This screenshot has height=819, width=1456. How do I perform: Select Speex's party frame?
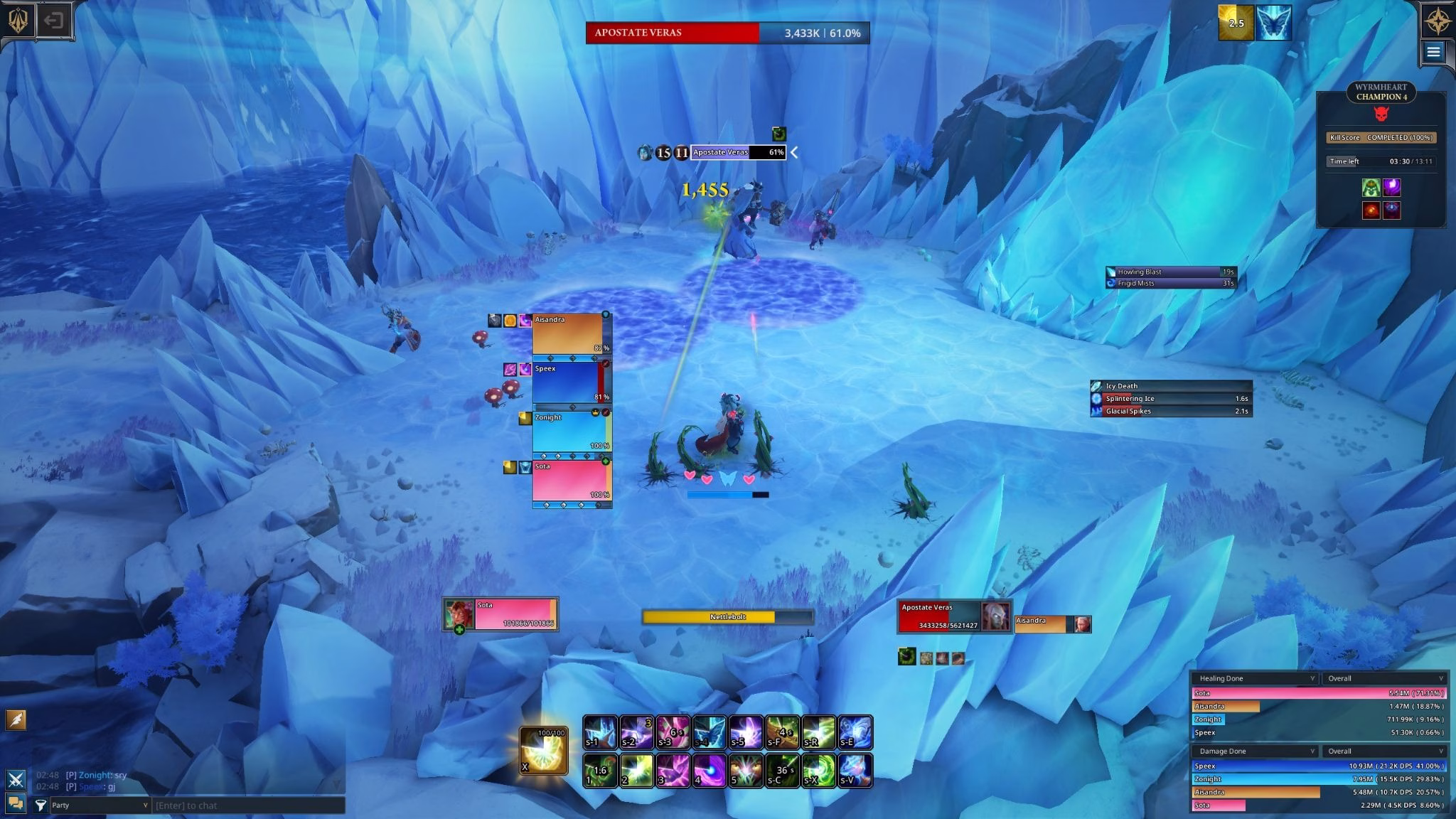(x=567, y=382)
